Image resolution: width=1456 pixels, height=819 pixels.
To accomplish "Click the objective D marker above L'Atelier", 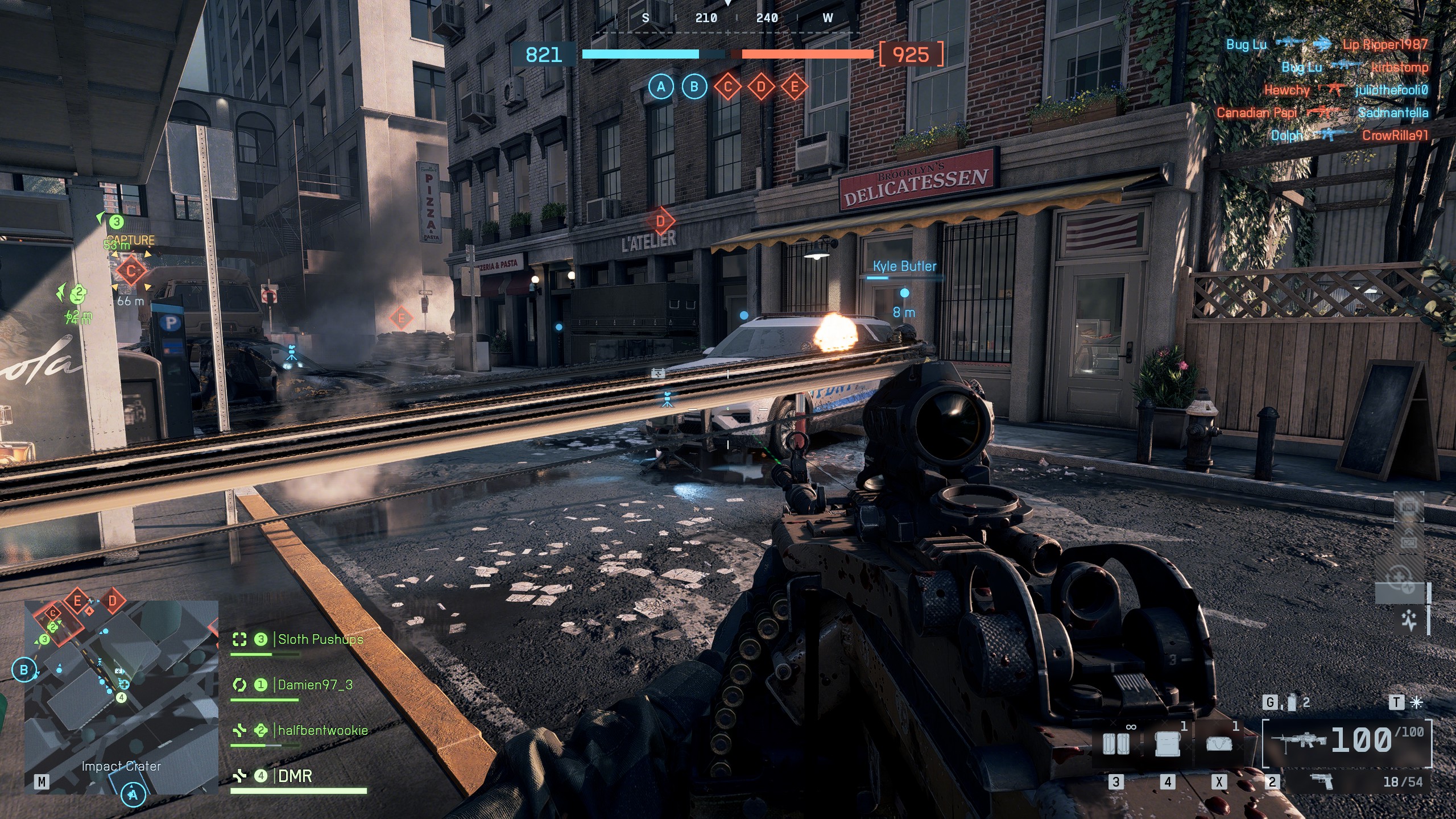I will 660,221.
